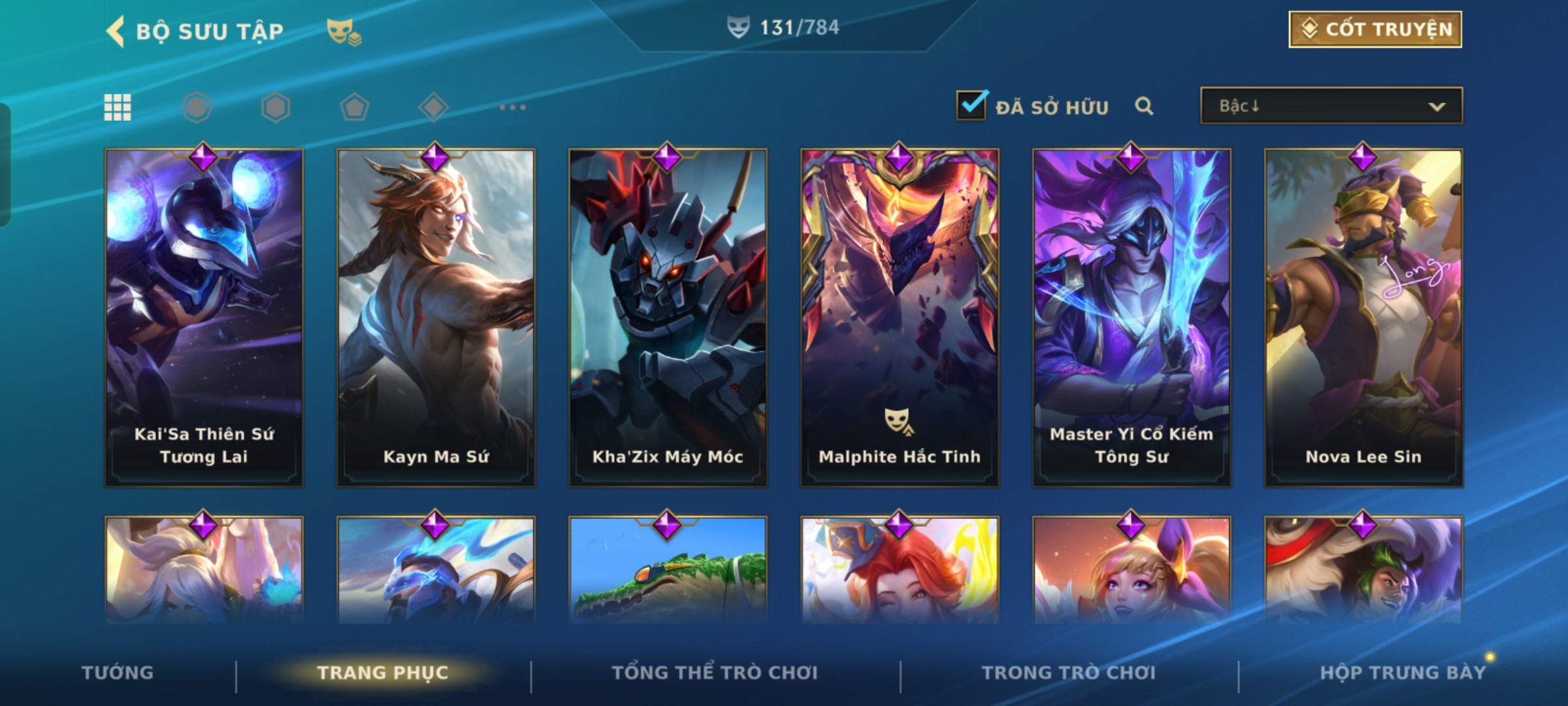Switch to the Tướng tab

(x=118, y=673)
